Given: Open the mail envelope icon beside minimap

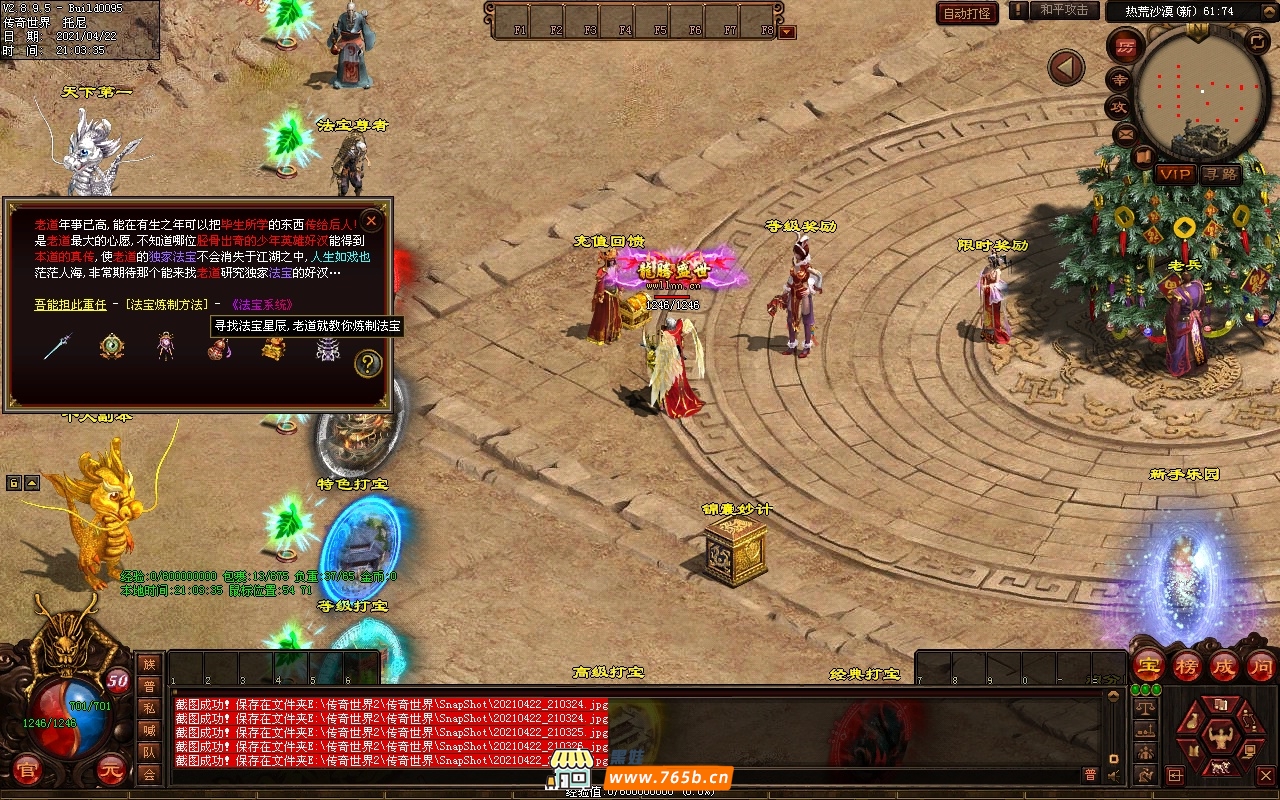Looking at the screenshot, I should coord(1125,133).
